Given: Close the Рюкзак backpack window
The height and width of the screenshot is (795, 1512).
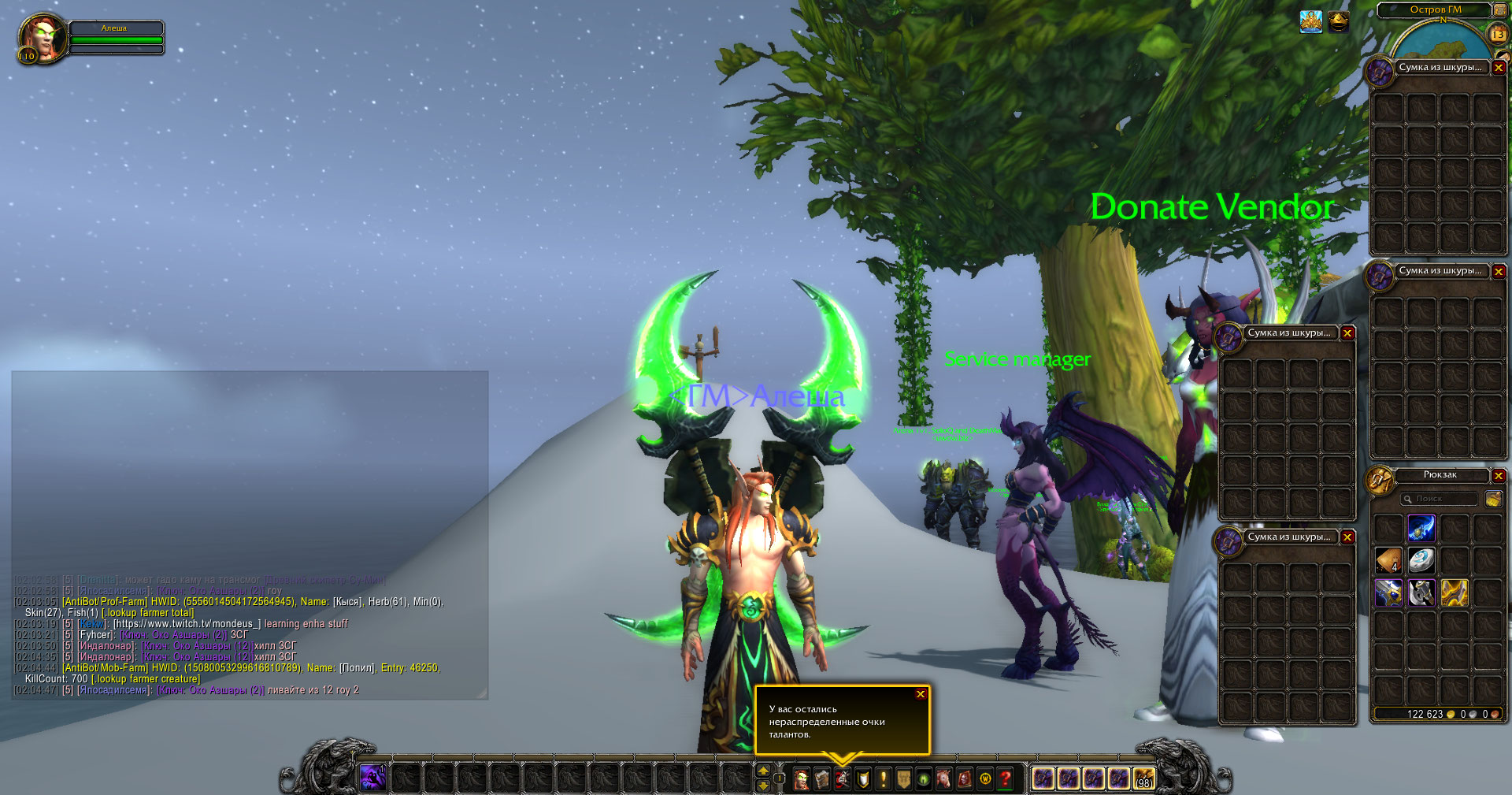Looking at the screenshot, I should point(1499,476).
